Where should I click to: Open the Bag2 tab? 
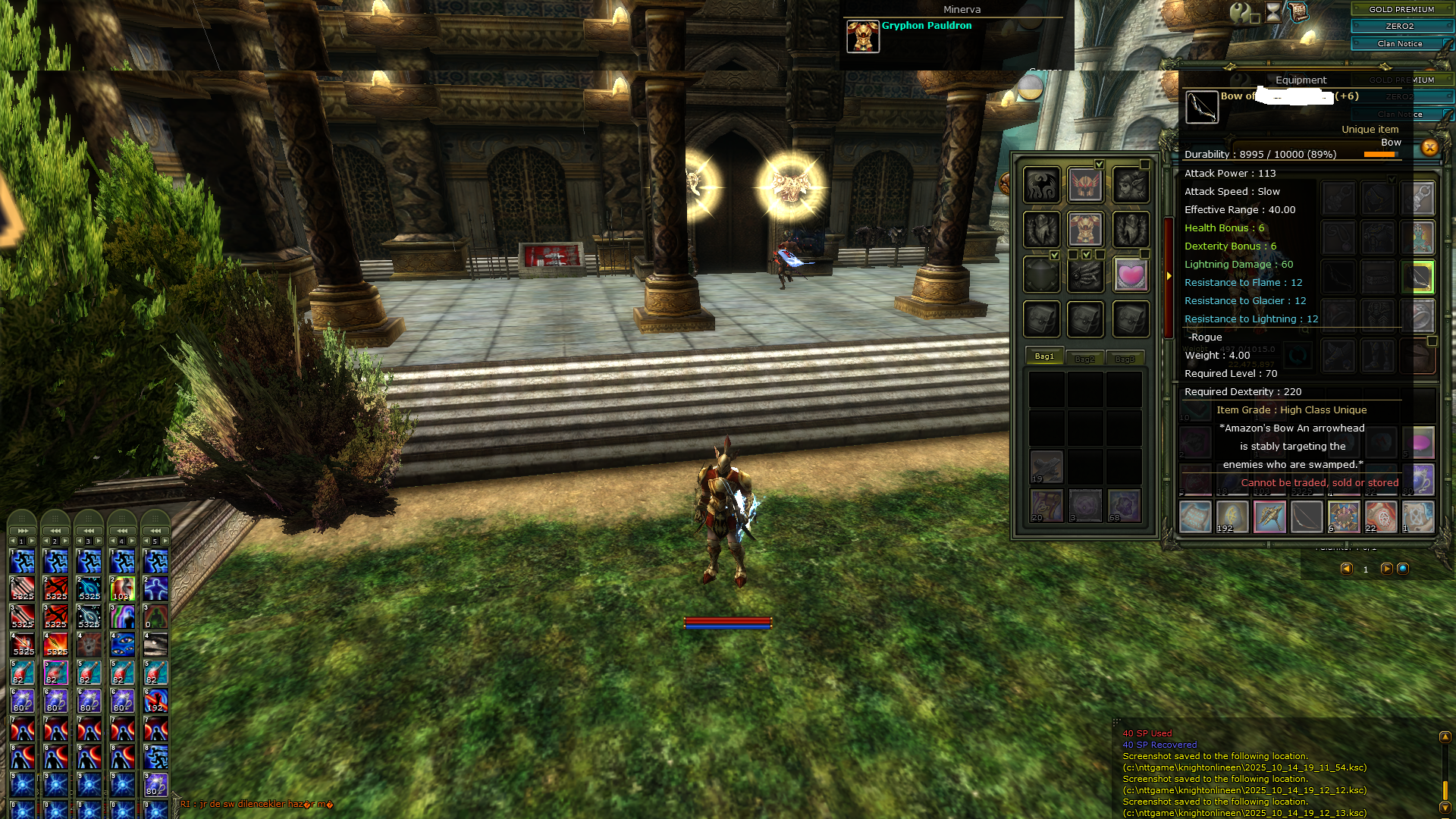(x=1084, y=359)
